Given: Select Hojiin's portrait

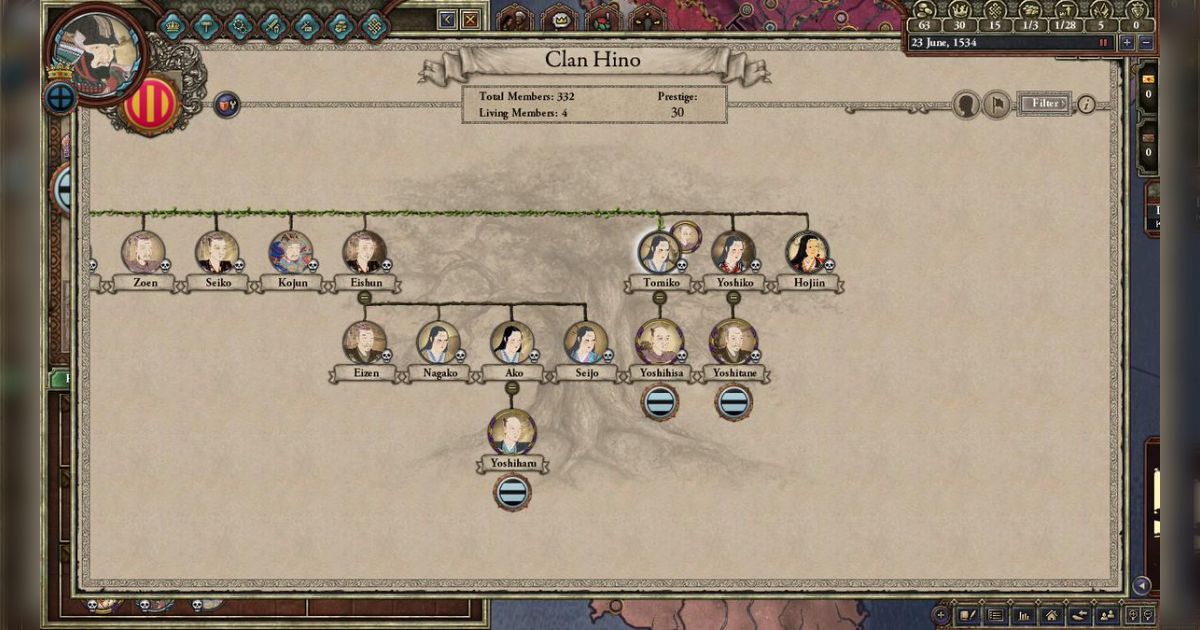Looking at the screenshot, I should 807,253.
